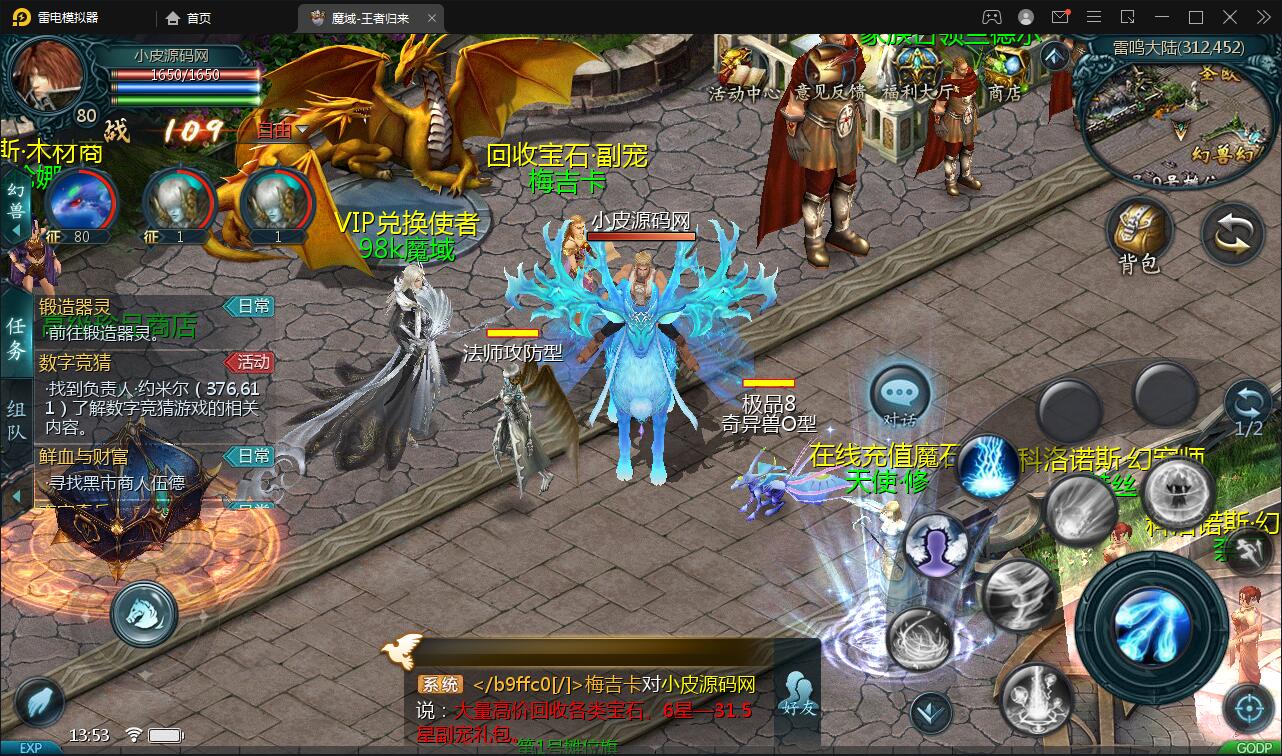Activate the blue lightning skill icon
1282x756 pixels.
click(988, 465)
